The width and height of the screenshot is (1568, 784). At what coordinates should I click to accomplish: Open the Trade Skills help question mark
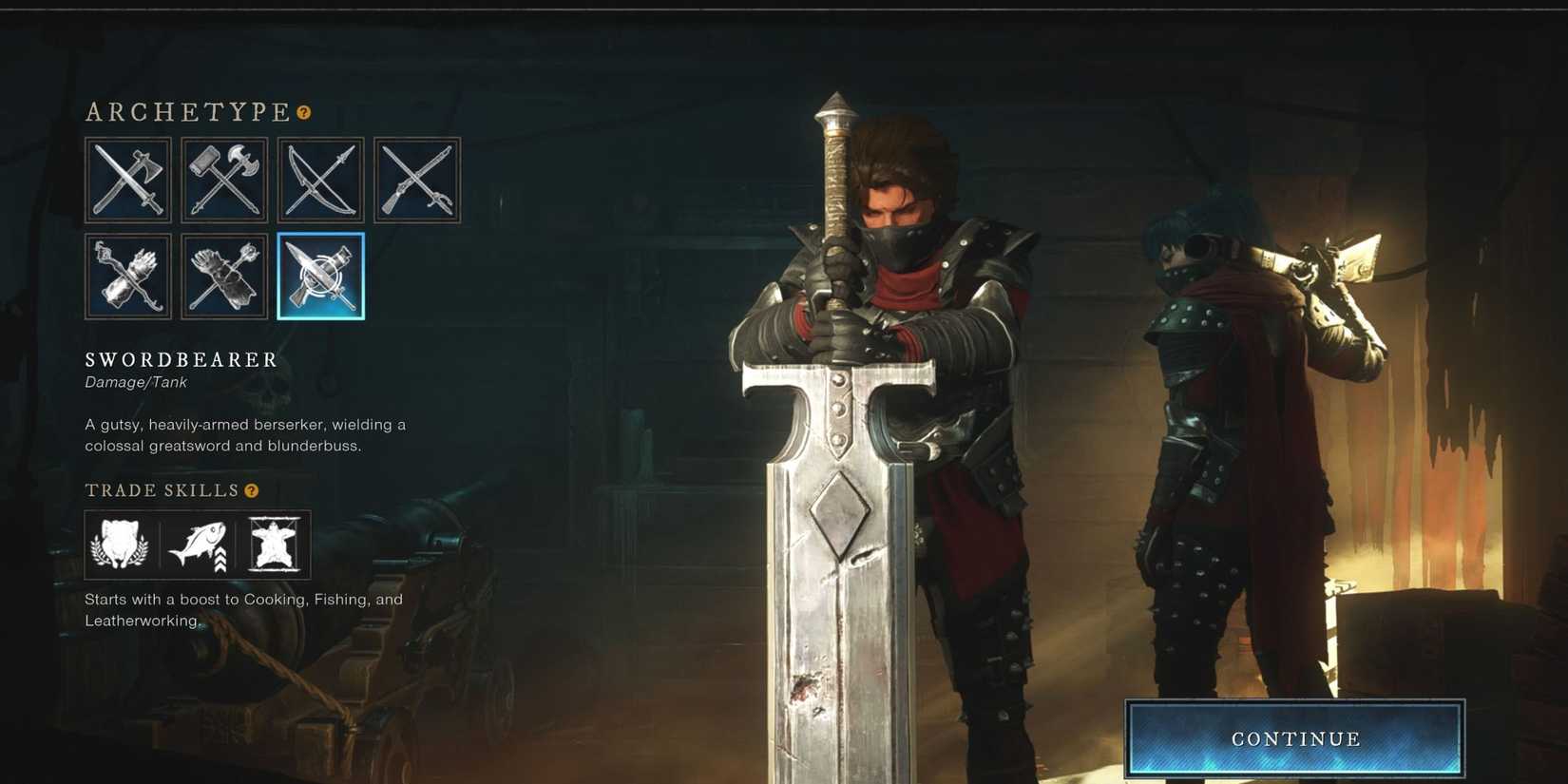point(250,490)
